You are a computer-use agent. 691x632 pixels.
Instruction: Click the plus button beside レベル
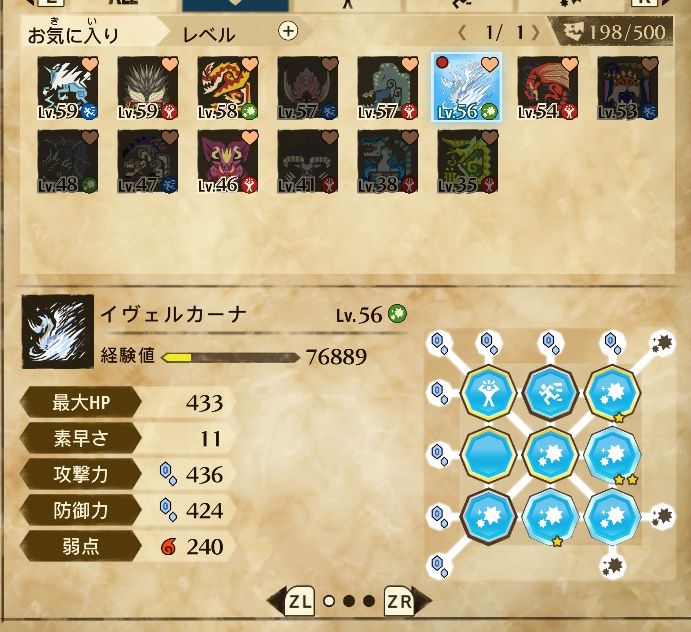pyautogui.click(x=288, y=31)
